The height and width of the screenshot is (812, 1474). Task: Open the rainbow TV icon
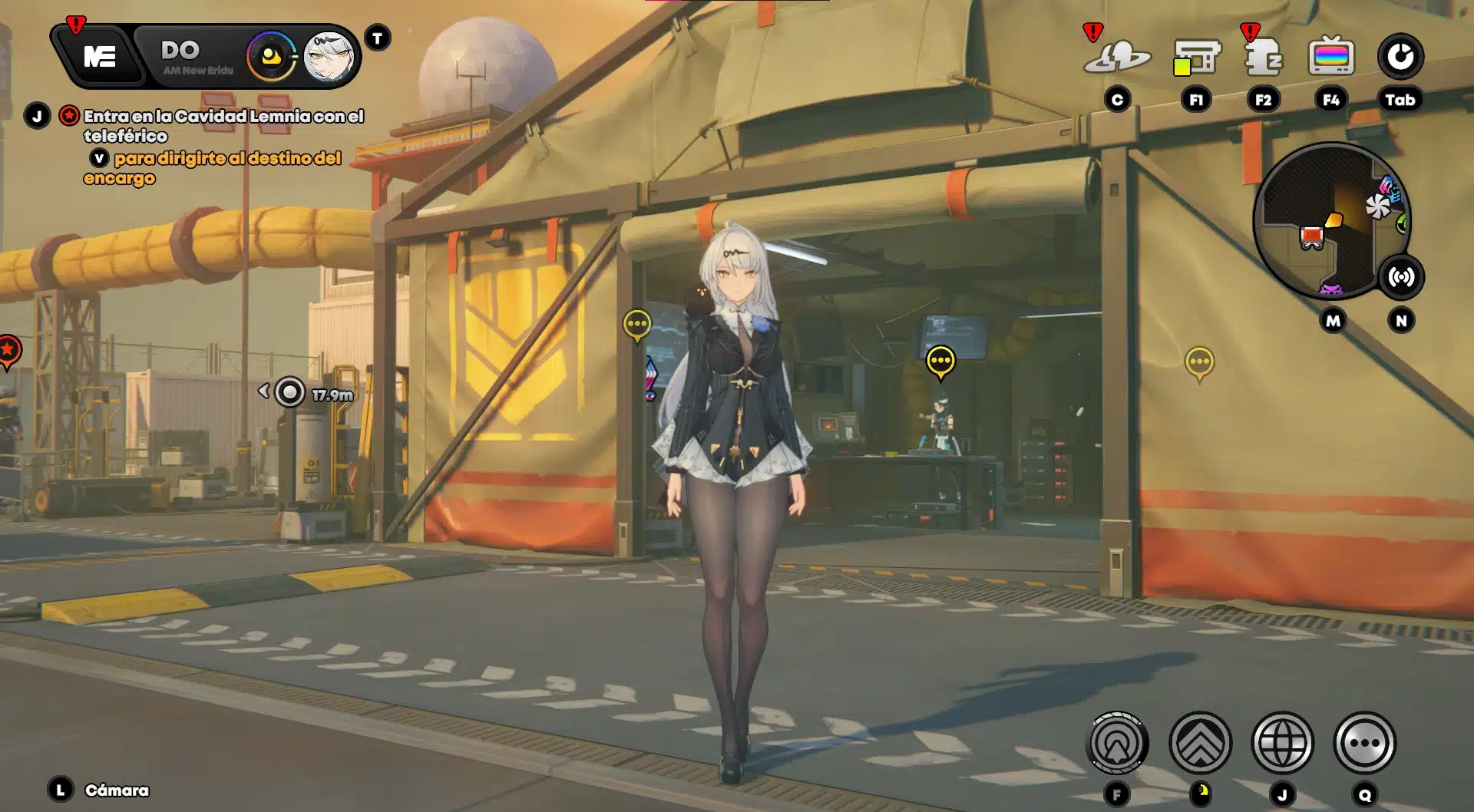click(1331, 56)
